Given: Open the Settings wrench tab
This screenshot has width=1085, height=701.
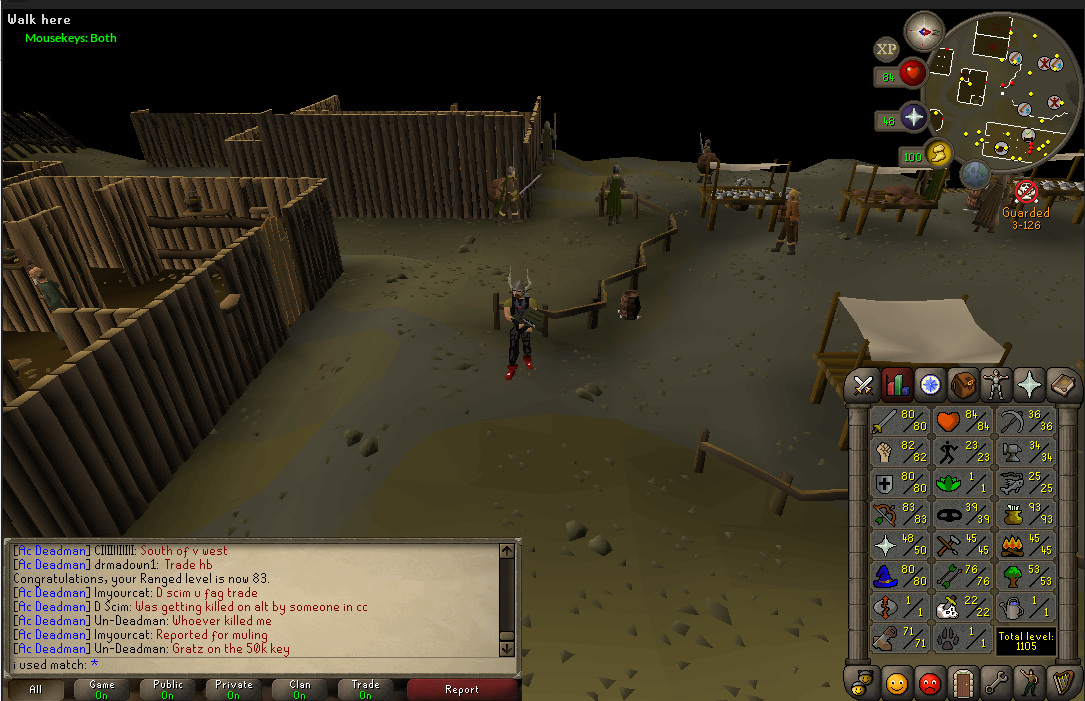Looking at the screenshot, I should click(996, 683).
